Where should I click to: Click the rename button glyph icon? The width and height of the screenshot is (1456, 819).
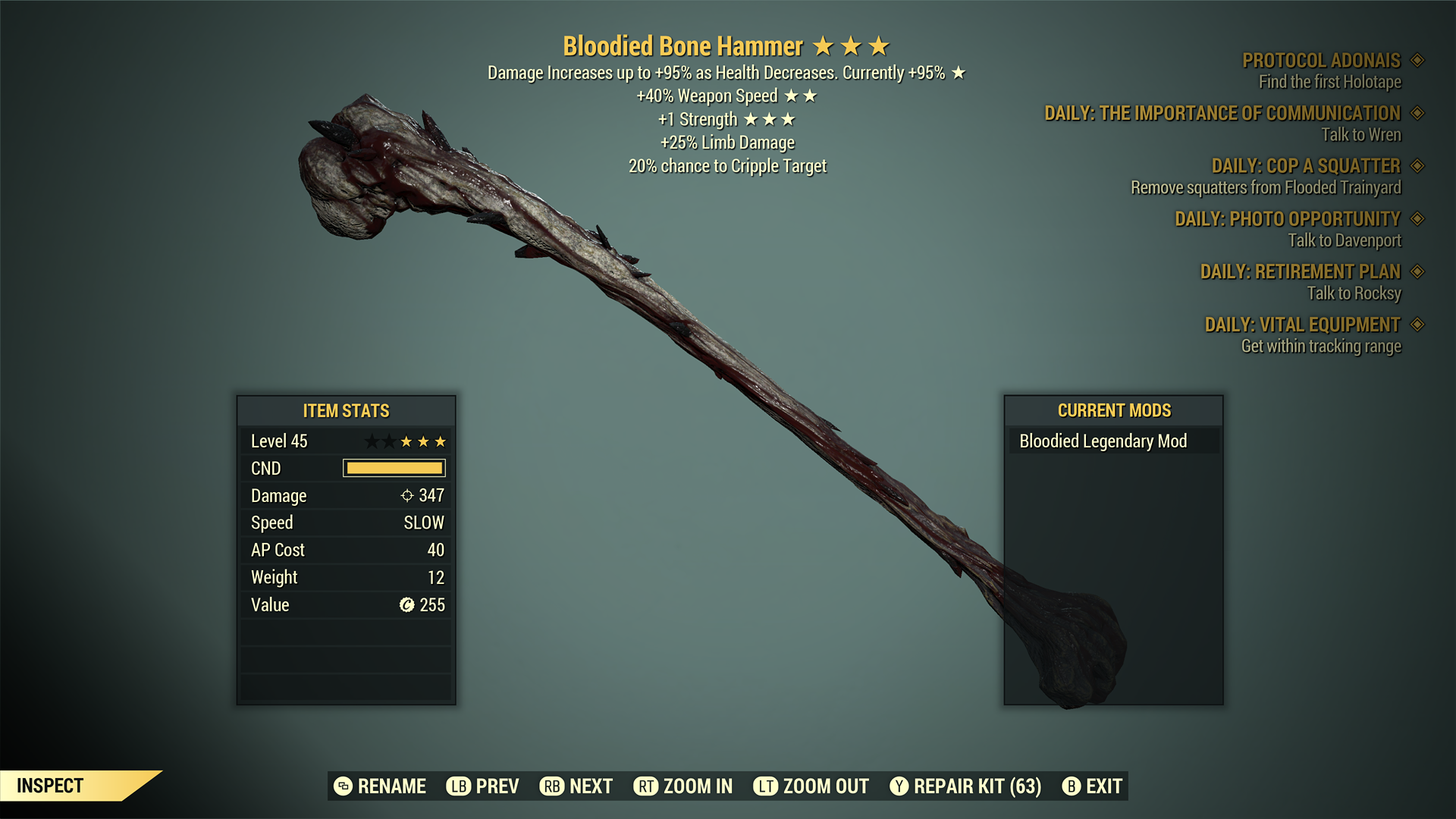click(x=343, y=786)
